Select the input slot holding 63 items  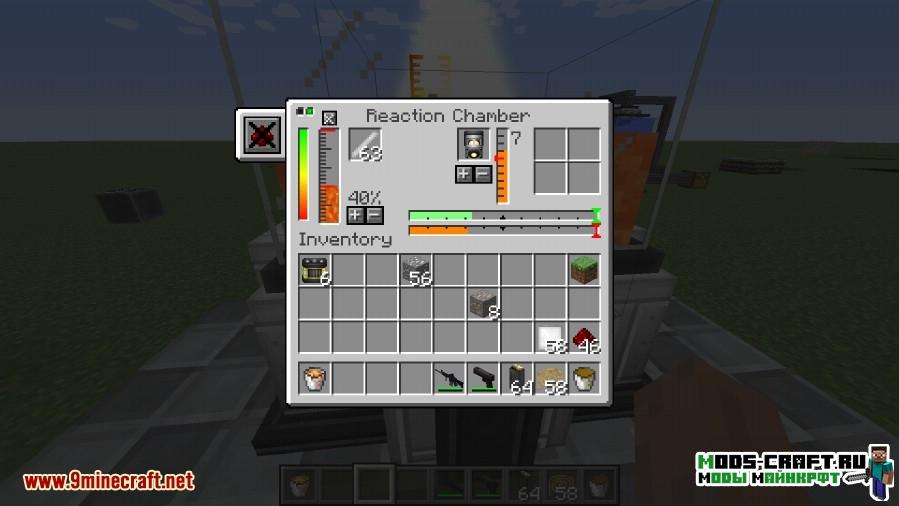pos(365,145)
